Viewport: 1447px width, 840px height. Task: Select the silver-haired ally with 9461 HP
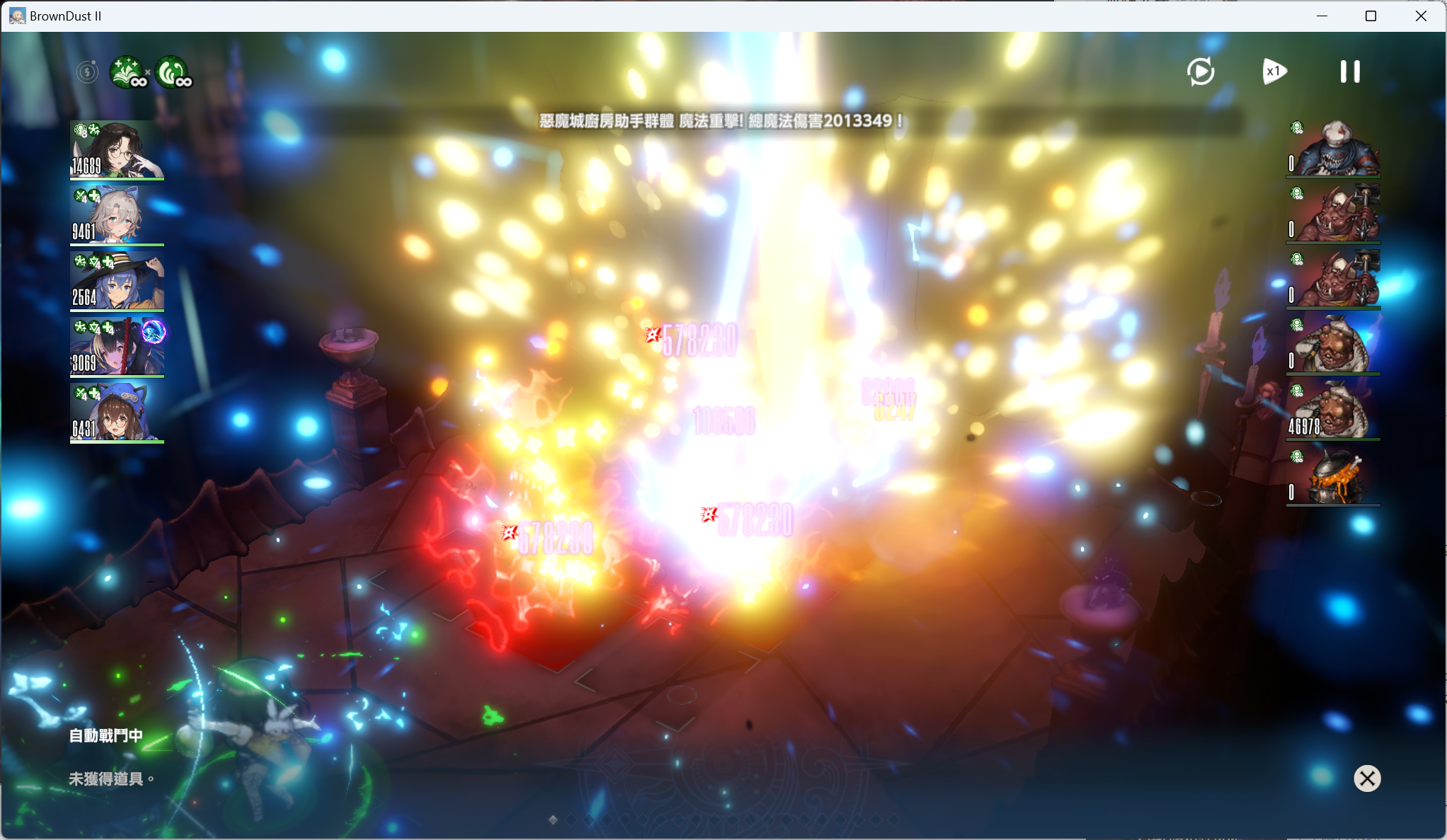pyautogui.click(x=118, y=215)
